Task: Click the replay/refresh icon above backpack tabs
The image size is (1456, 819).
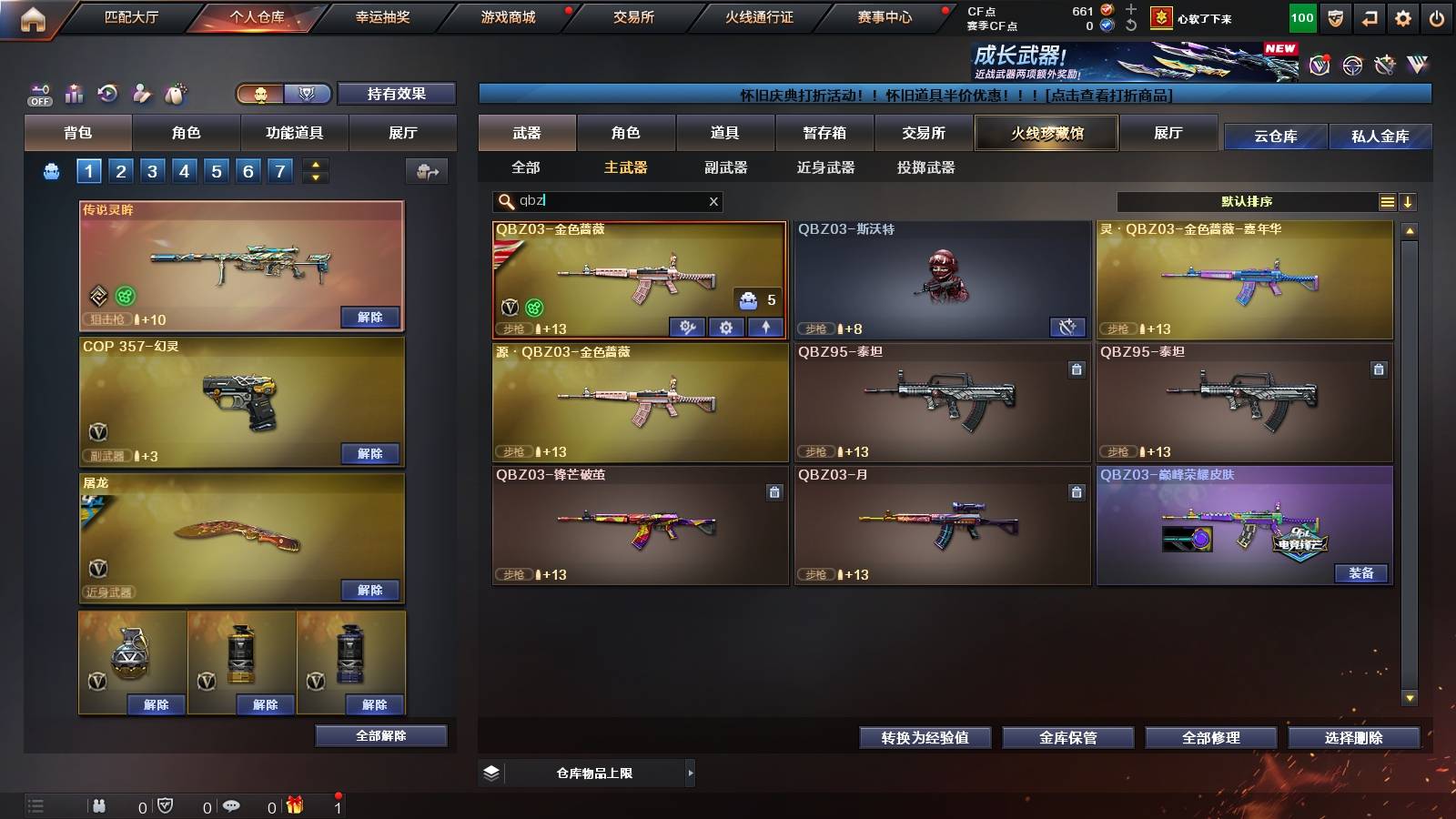Action: click(x=107, y=94)
